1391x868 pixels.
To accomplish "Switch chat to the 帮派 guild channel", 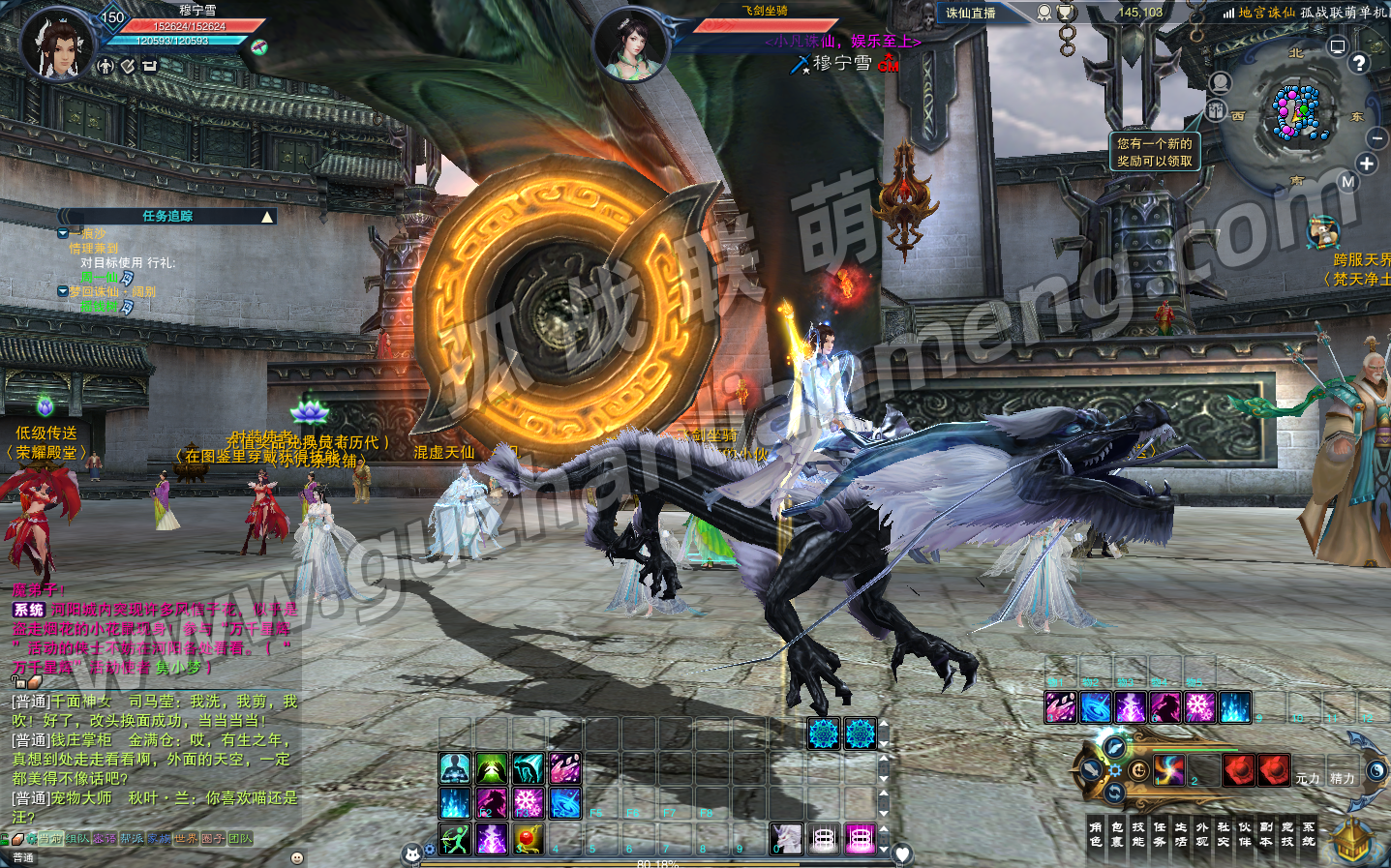I will point(132,839).
